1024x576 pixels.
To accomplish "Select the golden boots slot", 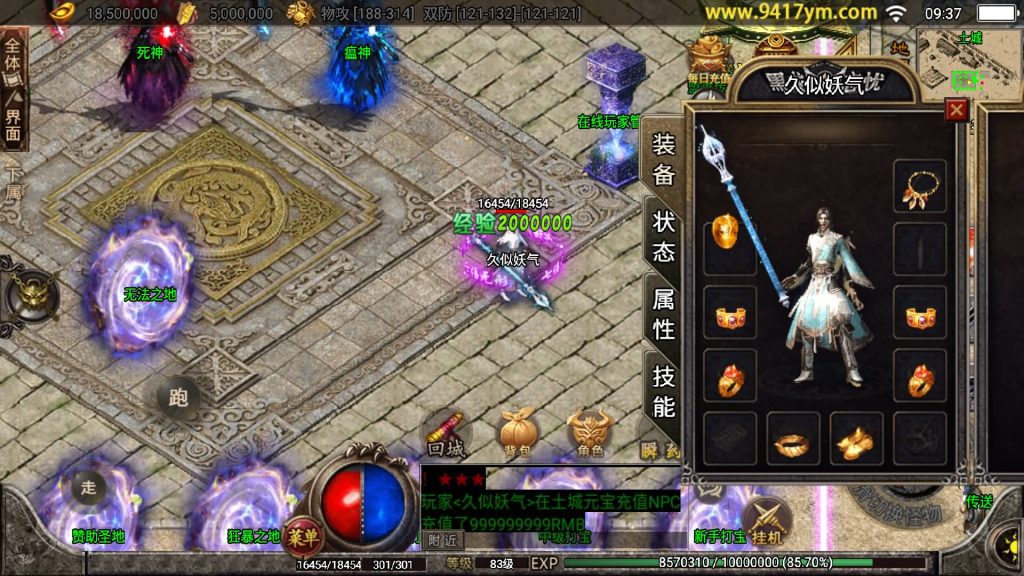I will click(856, 439).
